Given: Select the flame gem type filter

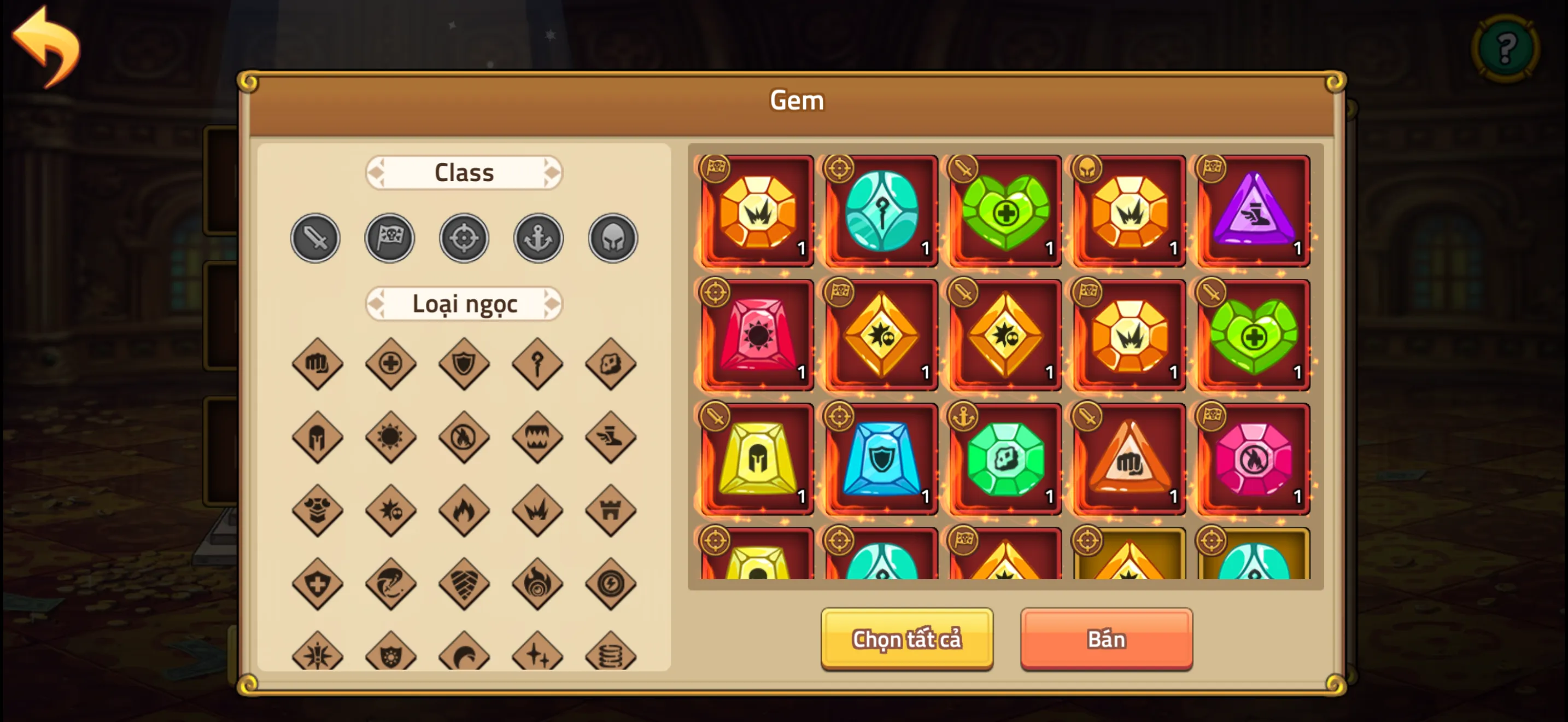Looking at the screenshot, I should click(x=463, y=510).
